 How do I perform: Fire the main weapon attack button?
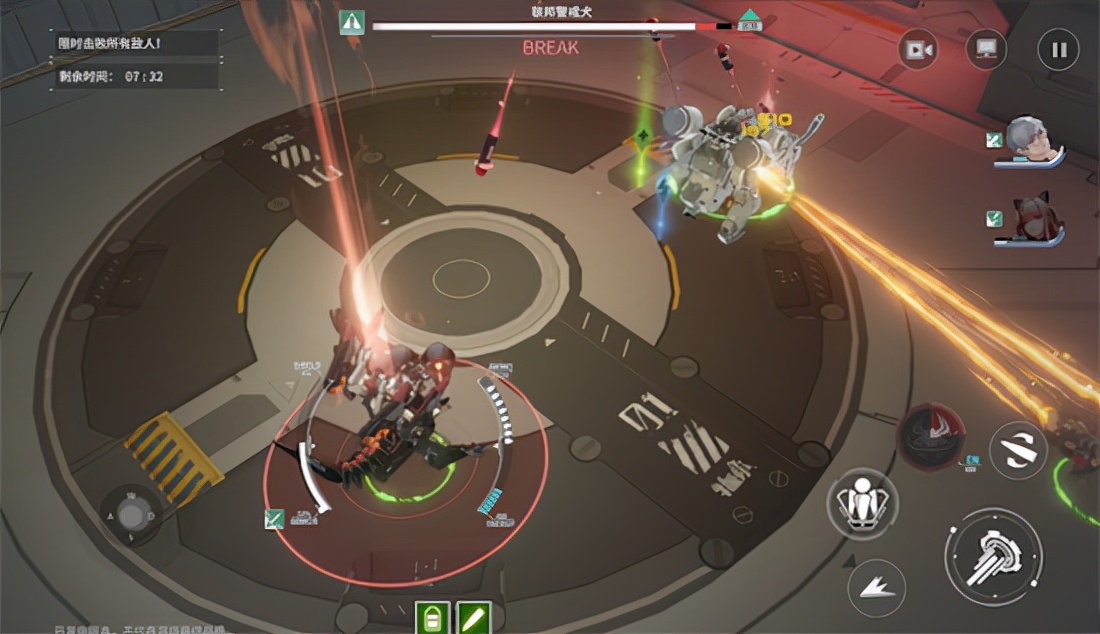tap(993, 556)
